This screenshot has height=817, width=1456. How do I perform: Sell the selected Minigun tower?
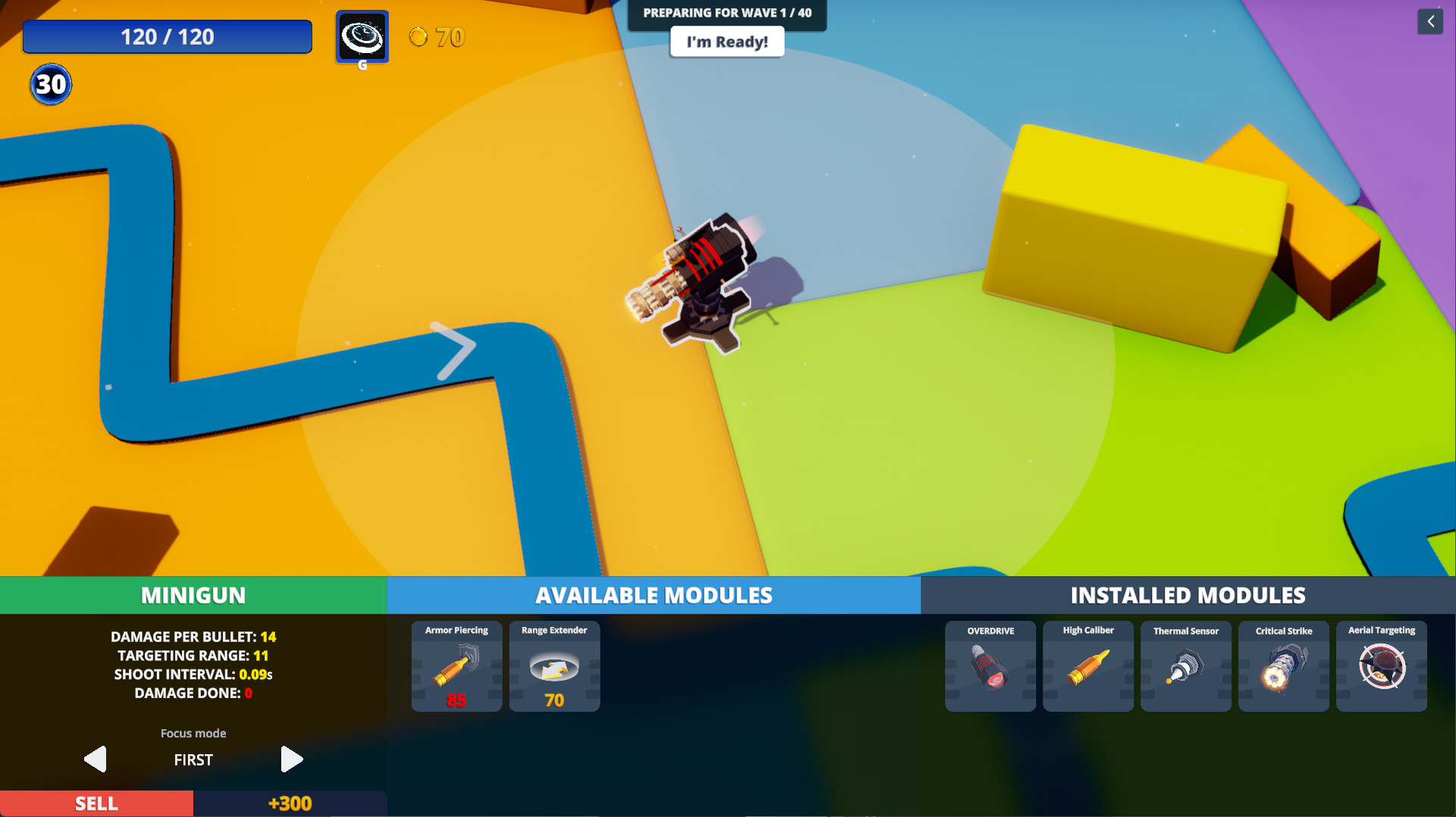[96, 803]
